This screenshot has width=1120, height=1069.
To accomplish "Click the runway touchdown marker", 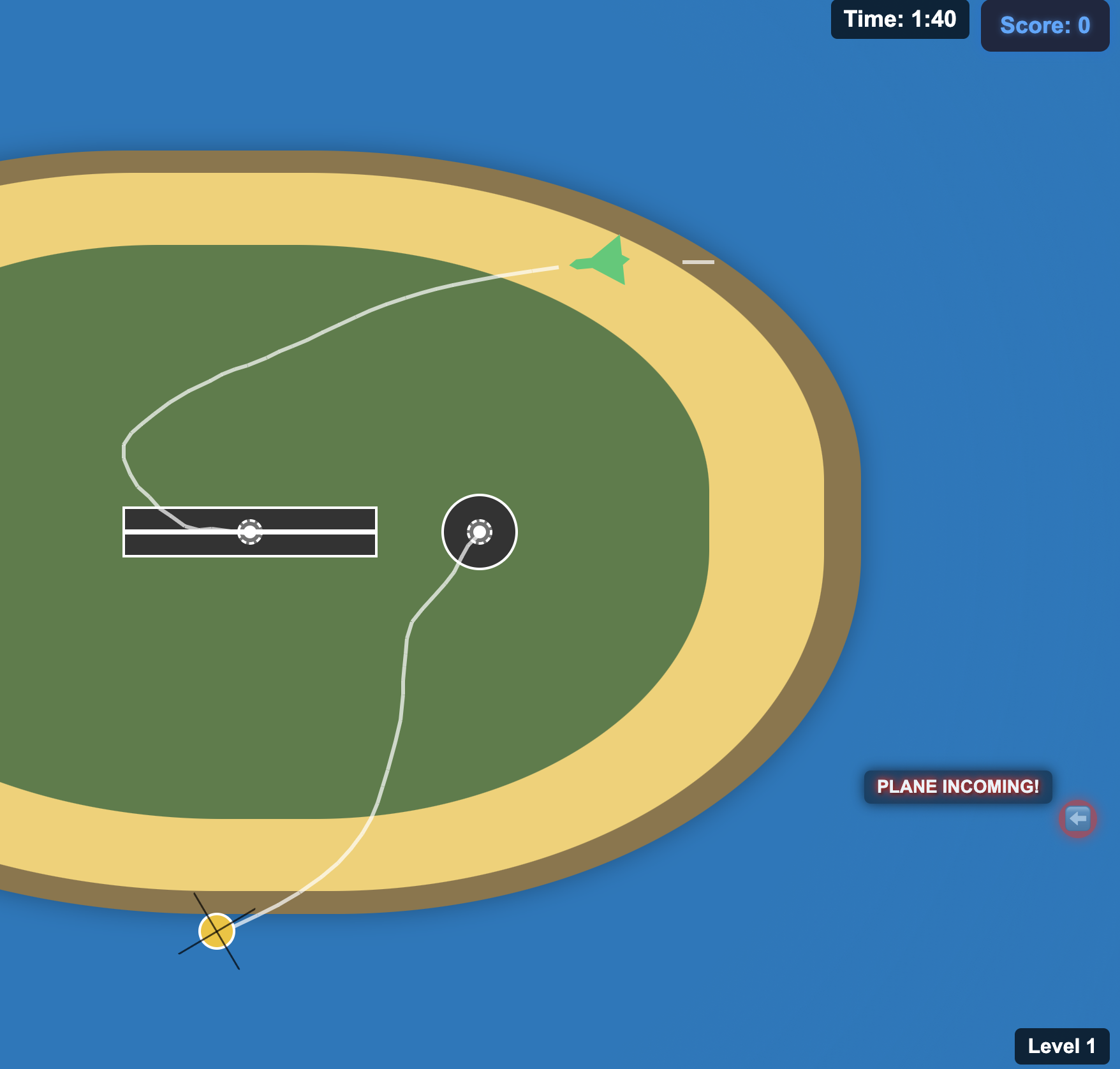I will [249, 531].
